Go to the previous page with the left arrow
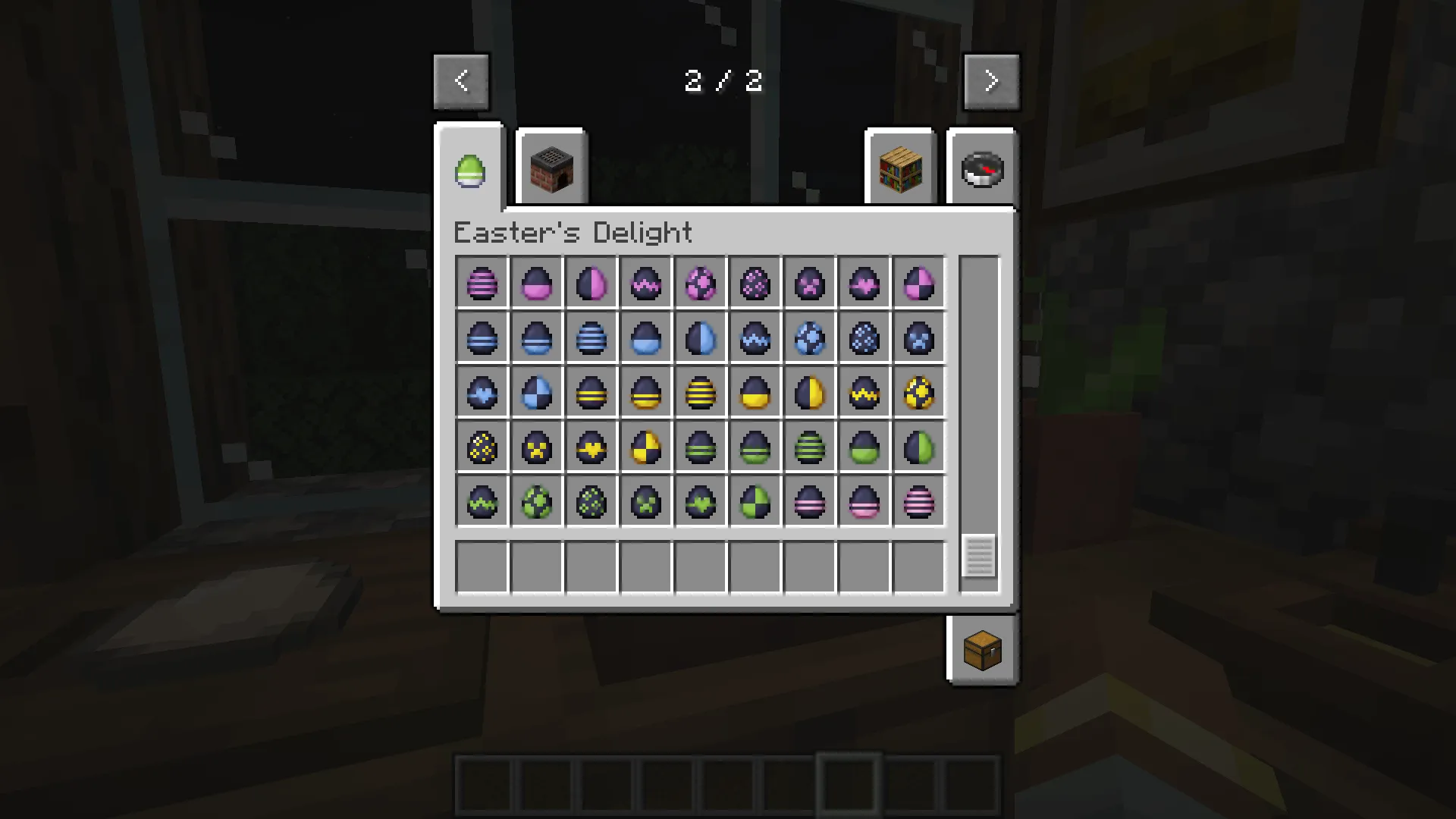Viewport: 1456px width, 819px height. click(462, 80)
